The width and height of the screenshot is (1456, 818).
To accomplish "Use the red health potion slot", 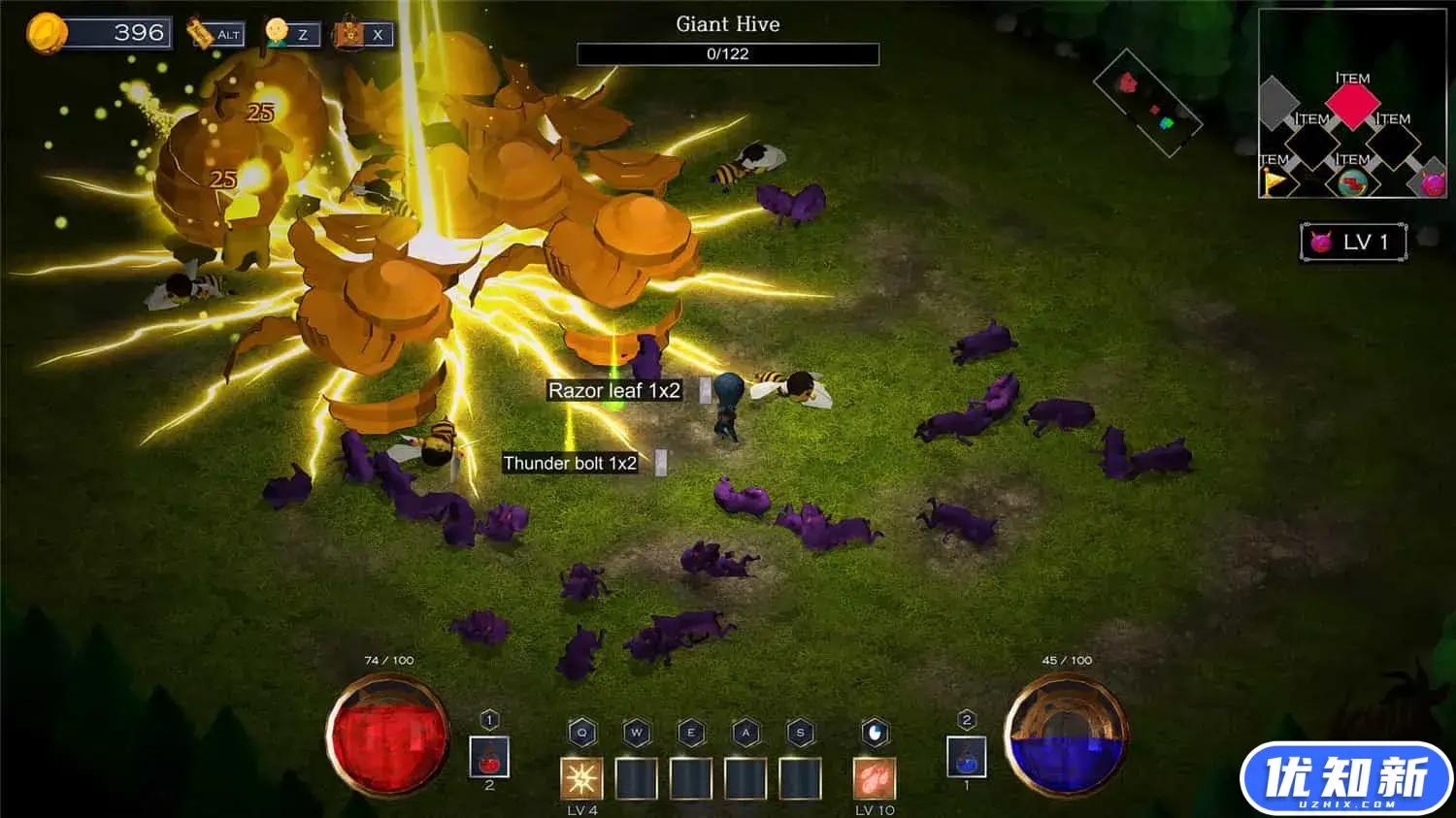I will click(489, 758).
